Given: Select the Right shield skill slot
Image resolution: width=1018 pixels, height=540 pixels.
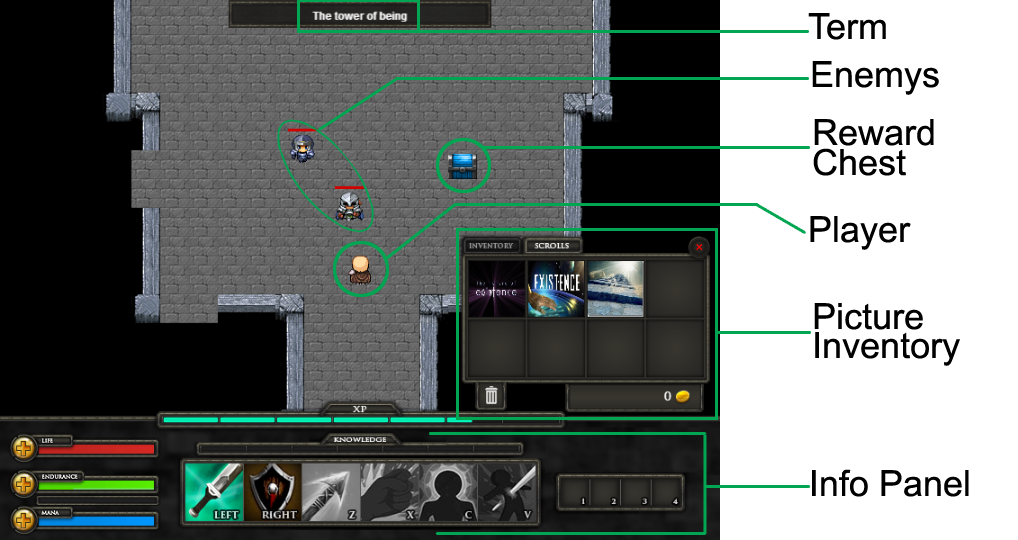Looking at the screenshot, I should pos(273,492).
